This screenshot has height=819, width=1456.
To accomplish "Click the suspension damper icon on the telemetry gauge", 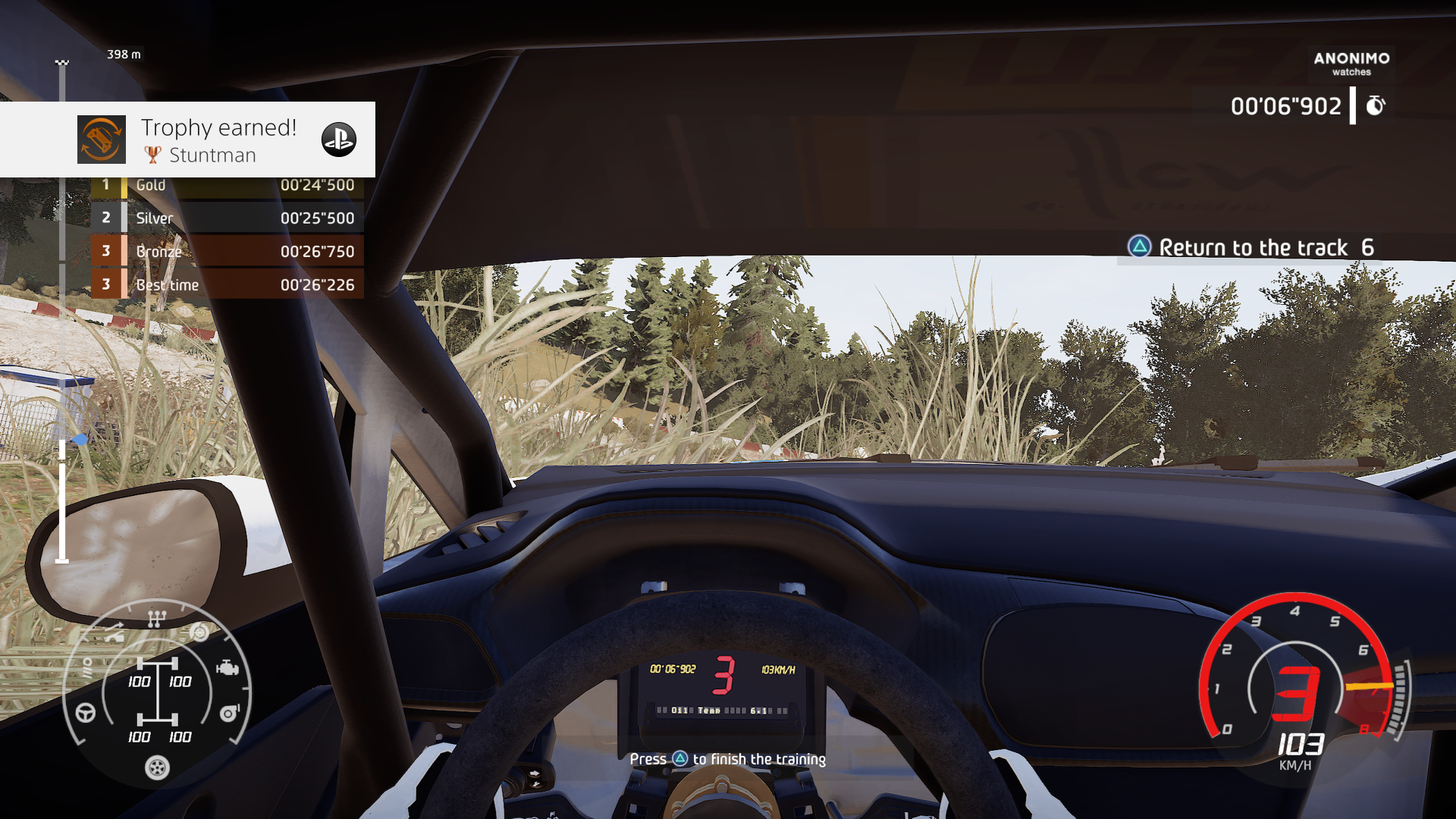I will 89,669.
